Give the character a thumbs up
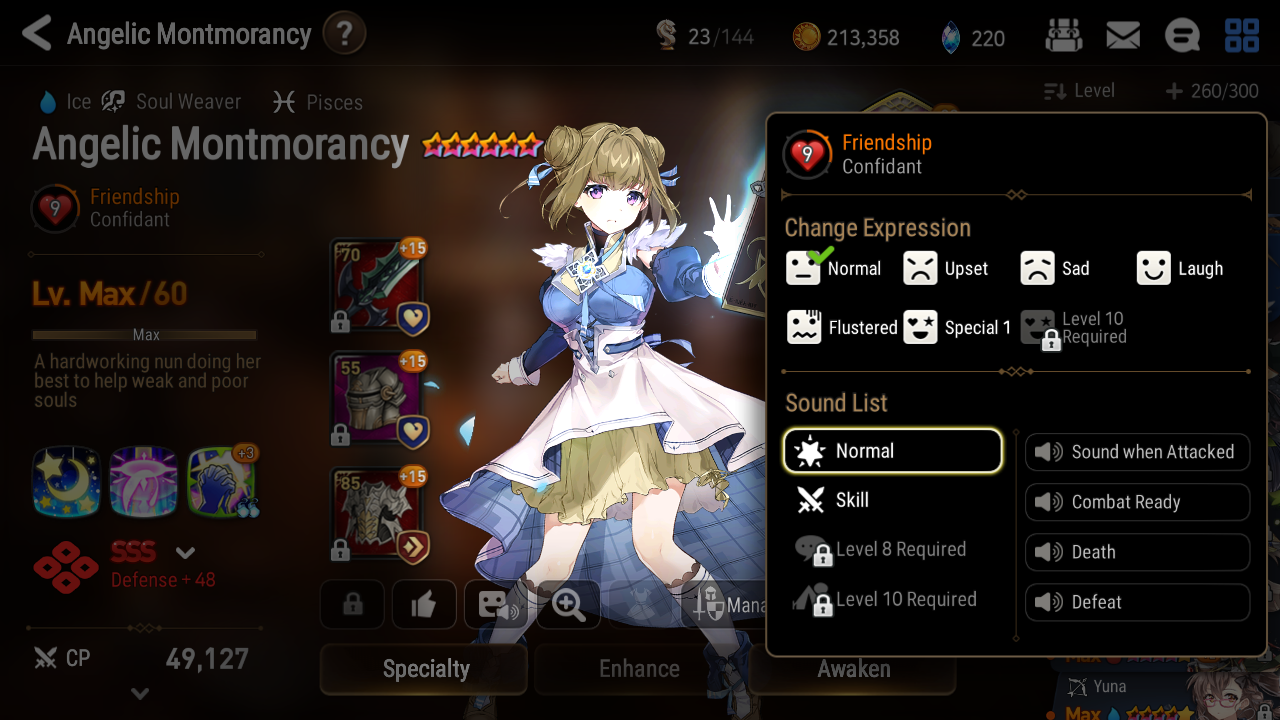The width and height of the screenshot is (1280, 720). point(424,604)
